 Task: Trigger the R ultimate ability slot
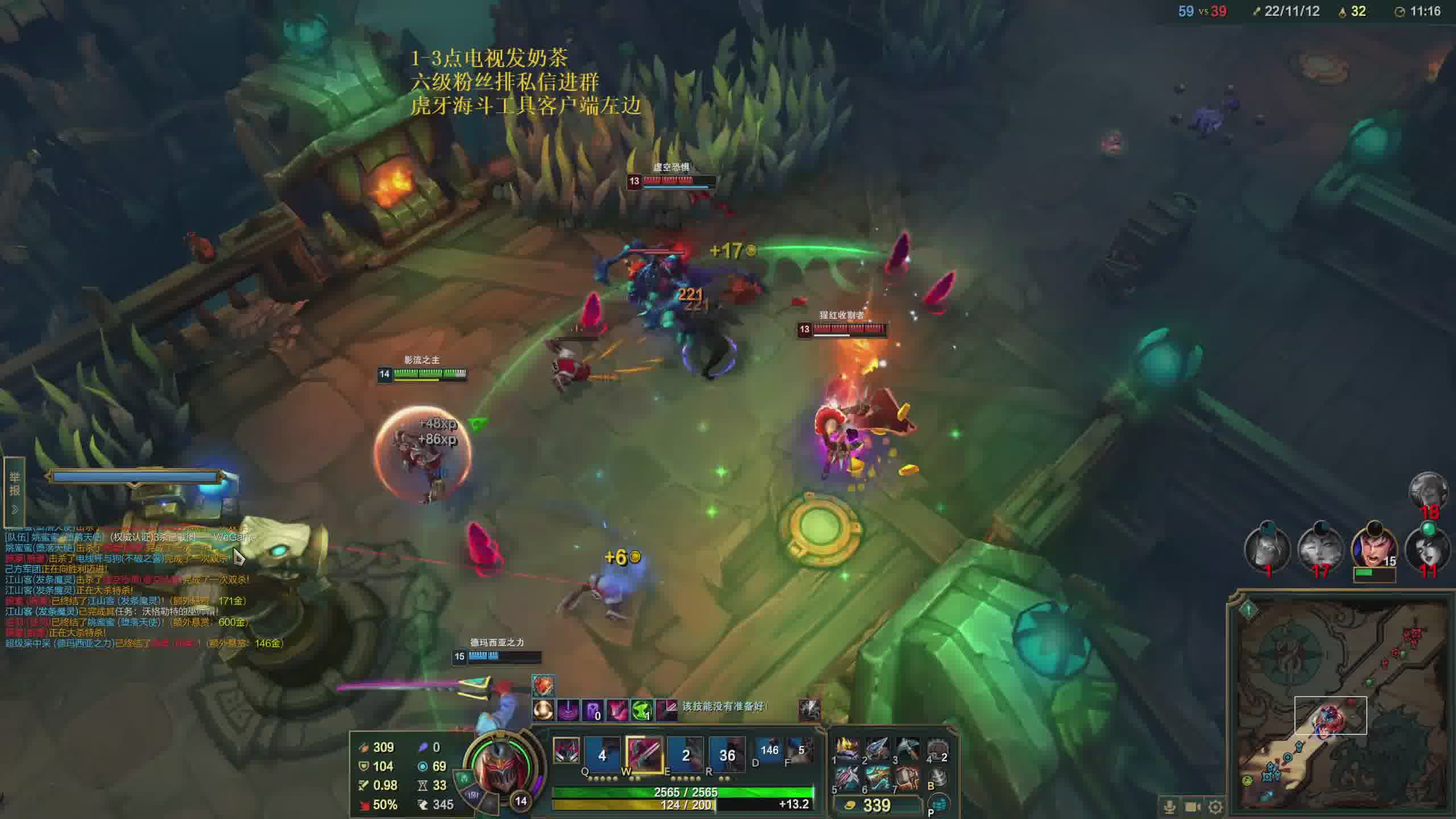(727, 755)
